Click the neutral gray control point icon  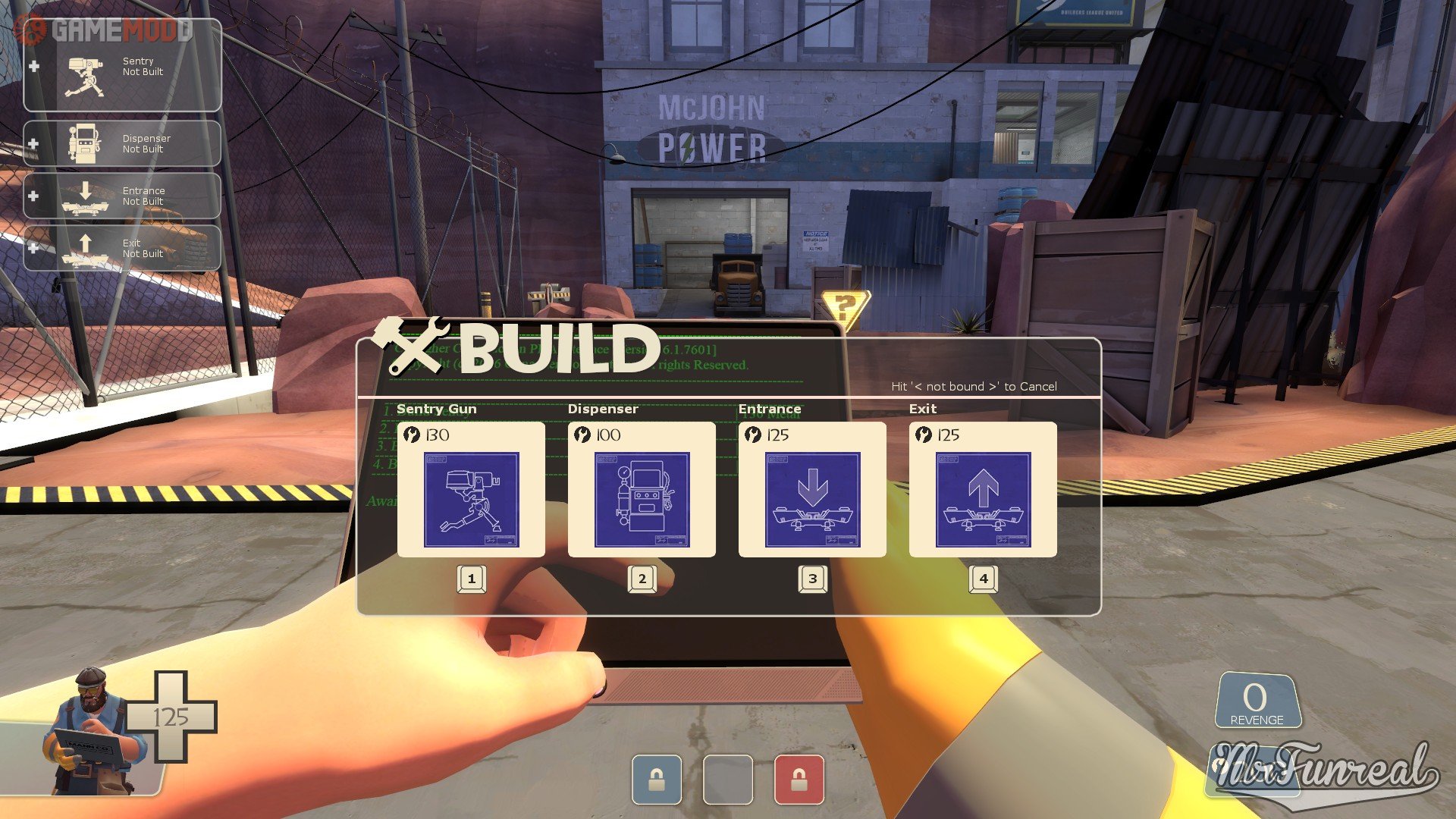(x=728, y=780)
